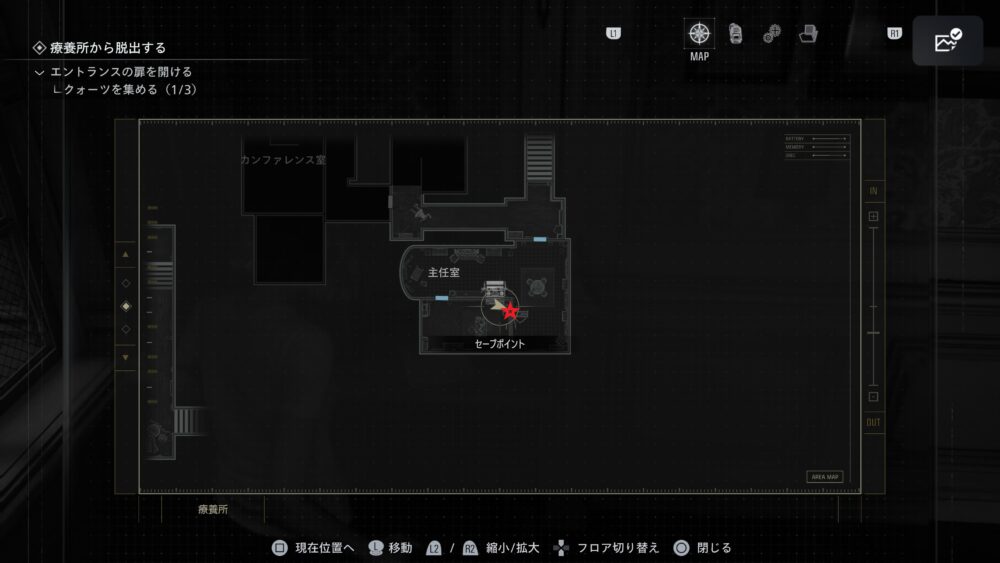Open the AREA MAP view
This screenshot has width=1000, height=563.
point(824,477)
